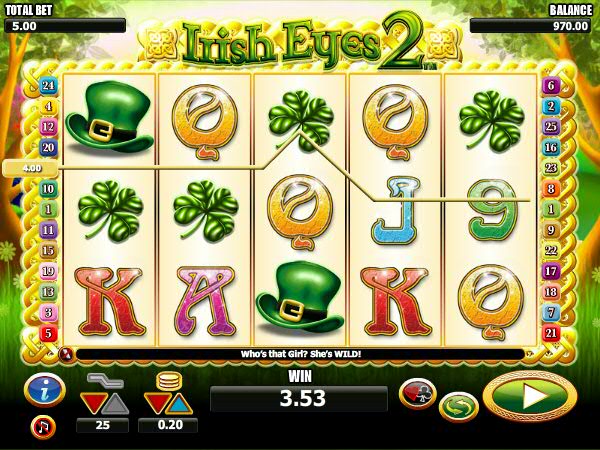Show payline number 17
The image size is (600, 450).
pyautogui.click(x=550, y=271)
